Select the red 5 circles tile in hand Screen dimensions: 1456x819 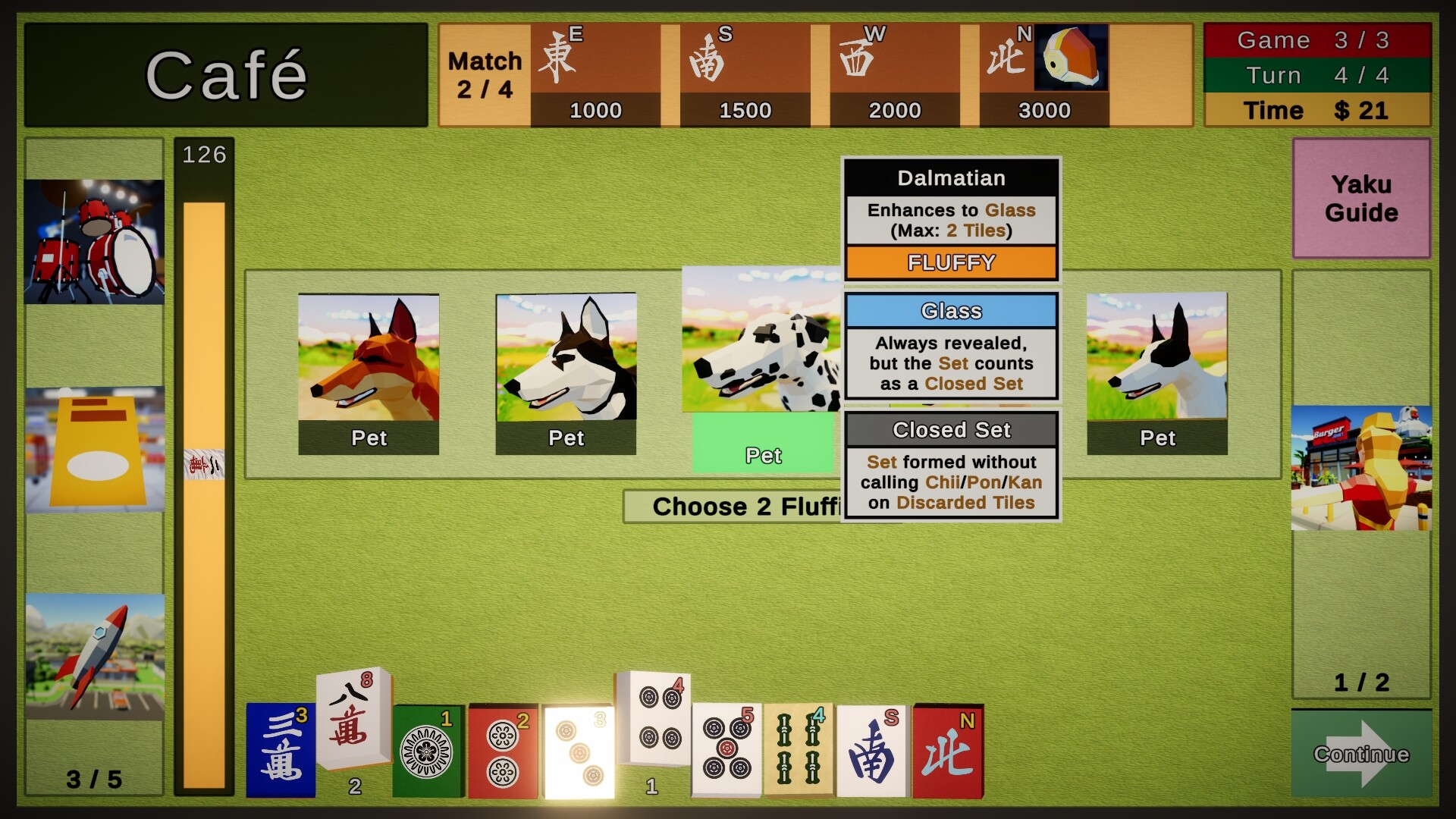click(x=728, y=751)
